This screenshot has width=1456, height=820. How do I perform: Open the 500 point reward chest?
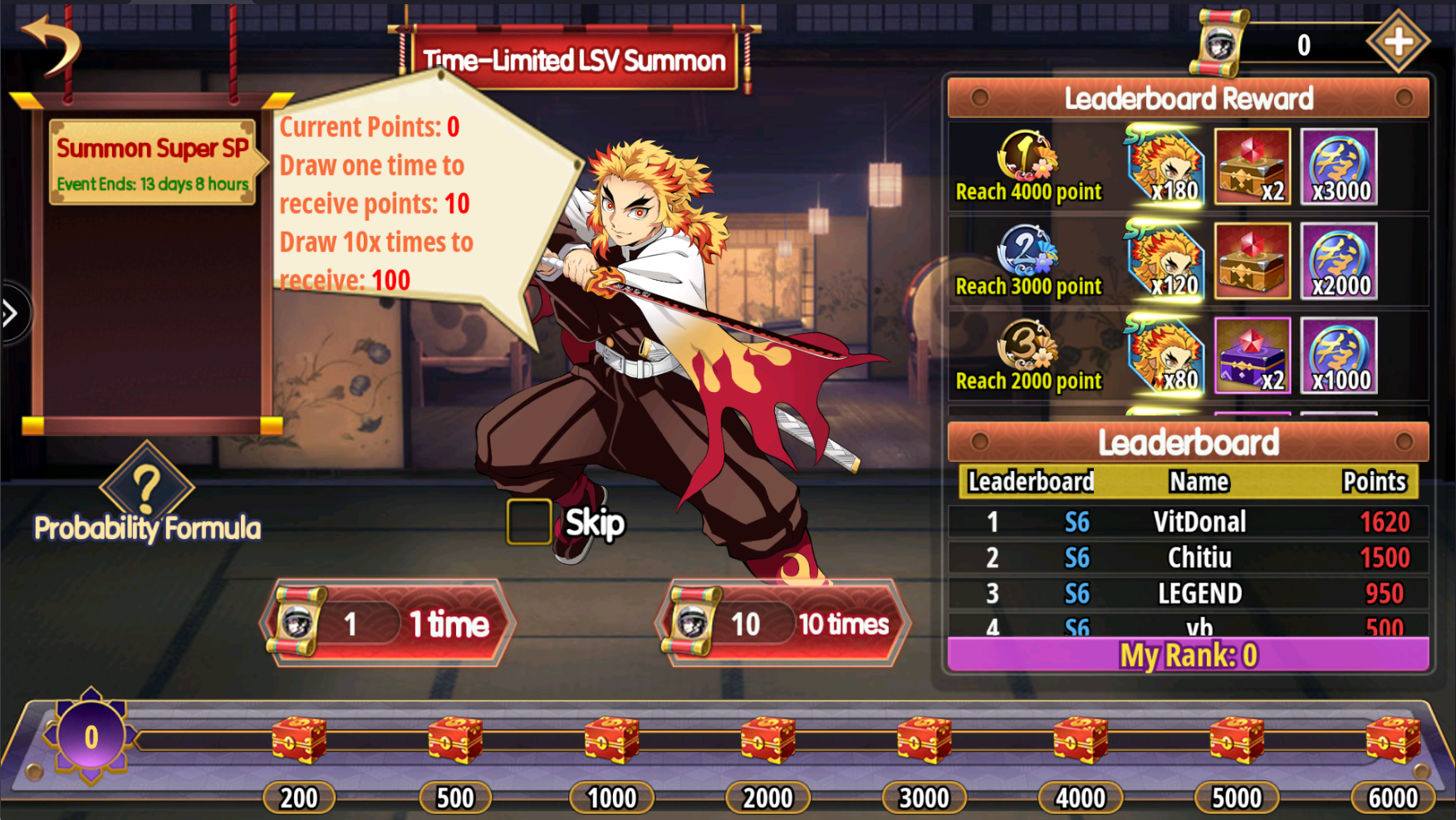tap(455, 739)
